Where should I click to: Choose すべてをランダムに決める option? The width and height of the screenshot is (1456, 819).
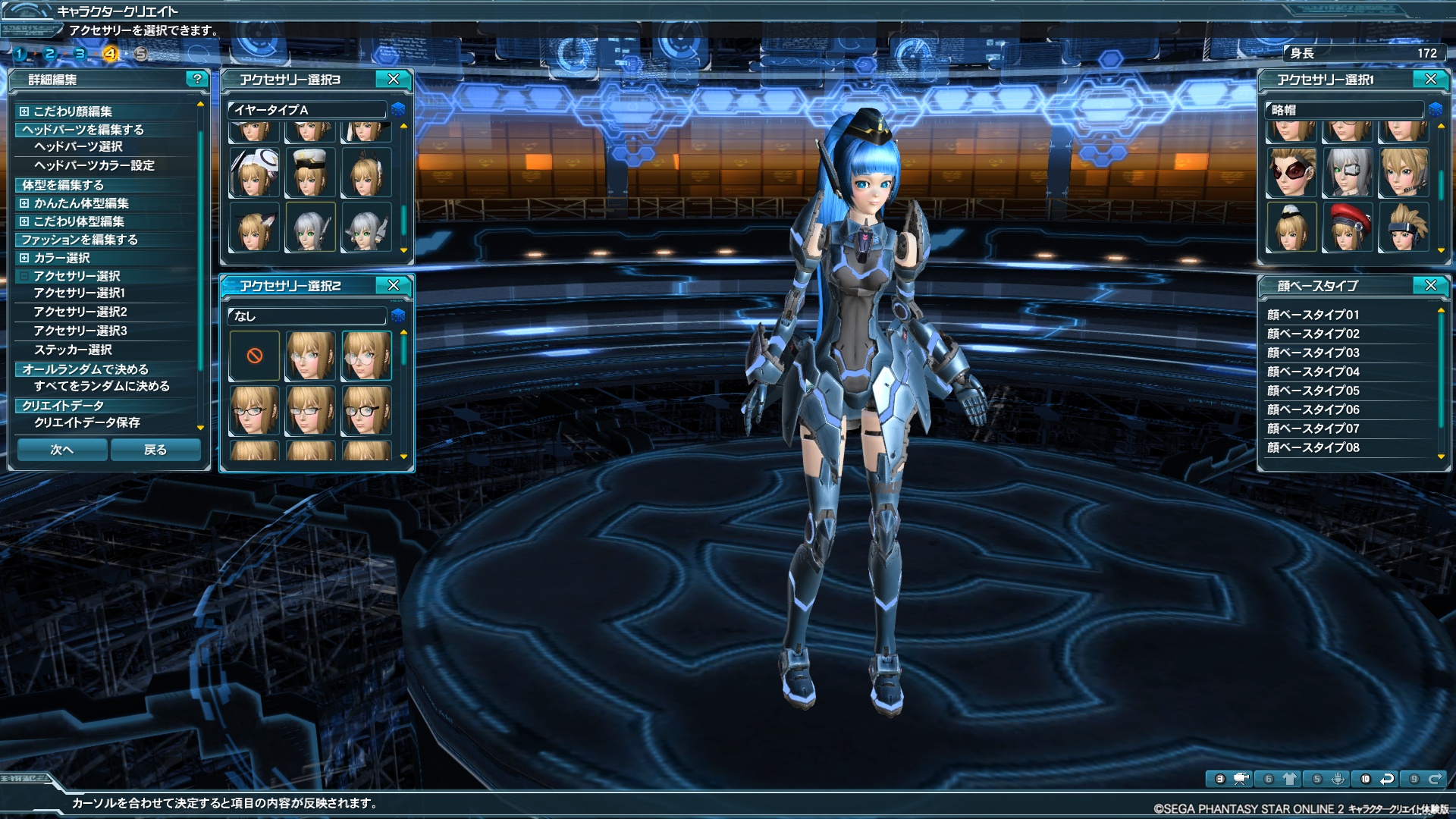coord(102,386)
